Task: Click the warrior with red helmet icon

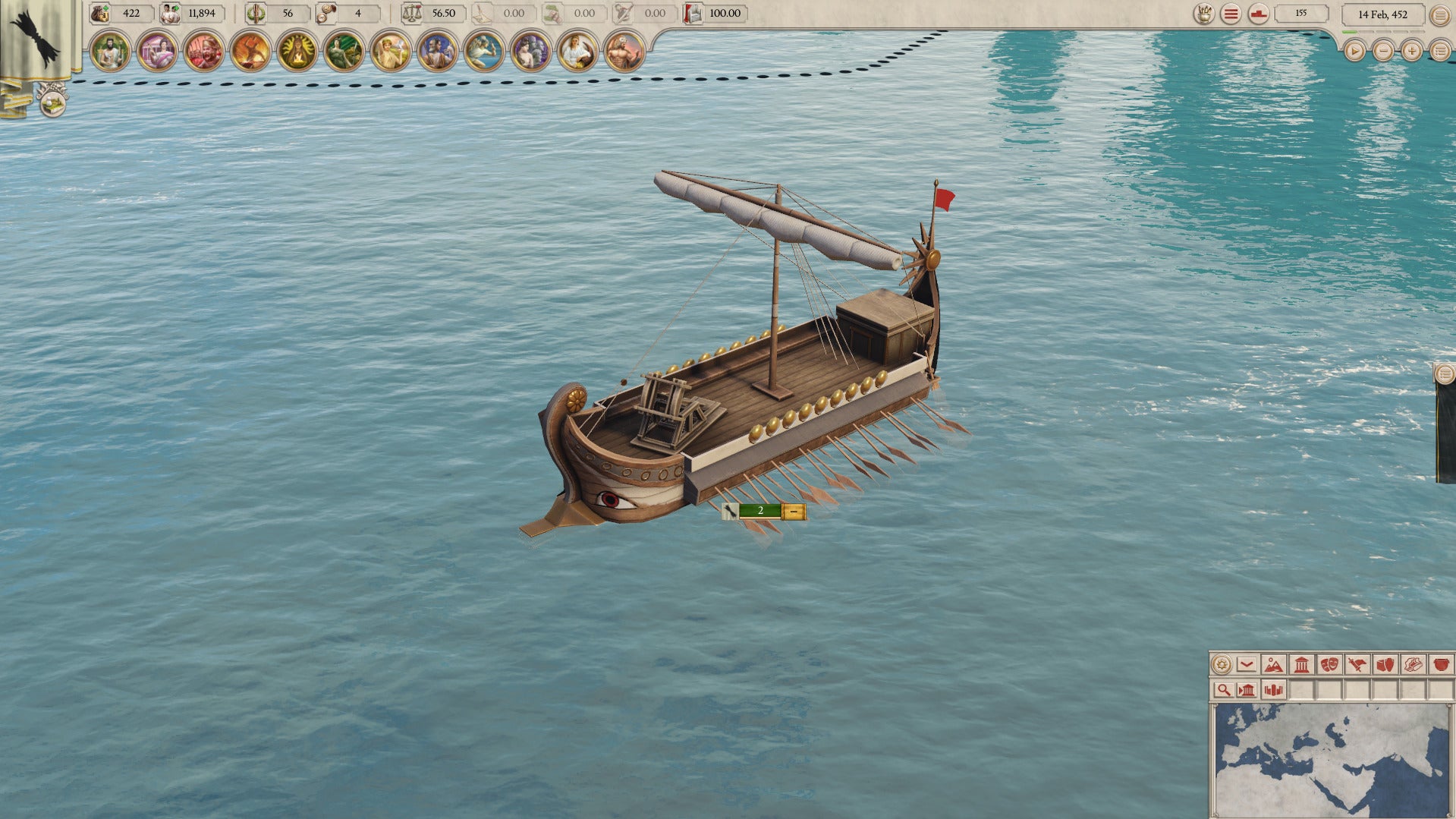Action: tap(203, 52)
